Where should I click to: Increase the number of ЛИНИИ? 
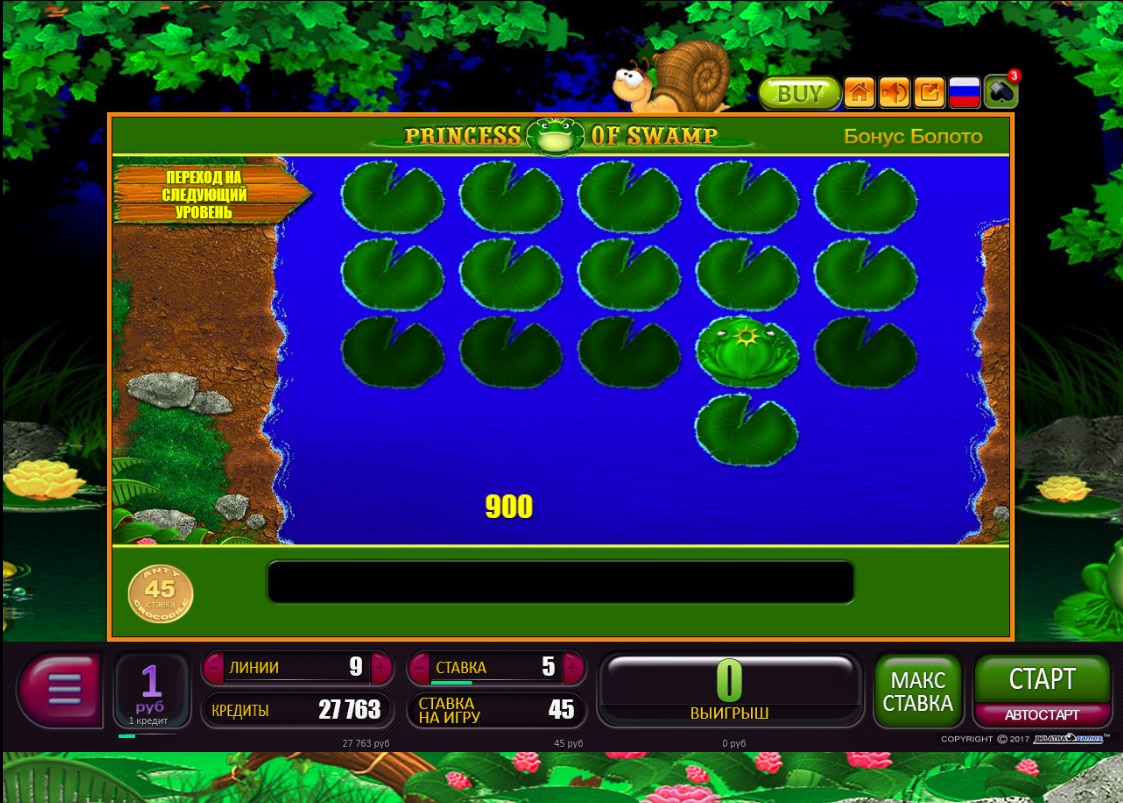tap(381, 667)
